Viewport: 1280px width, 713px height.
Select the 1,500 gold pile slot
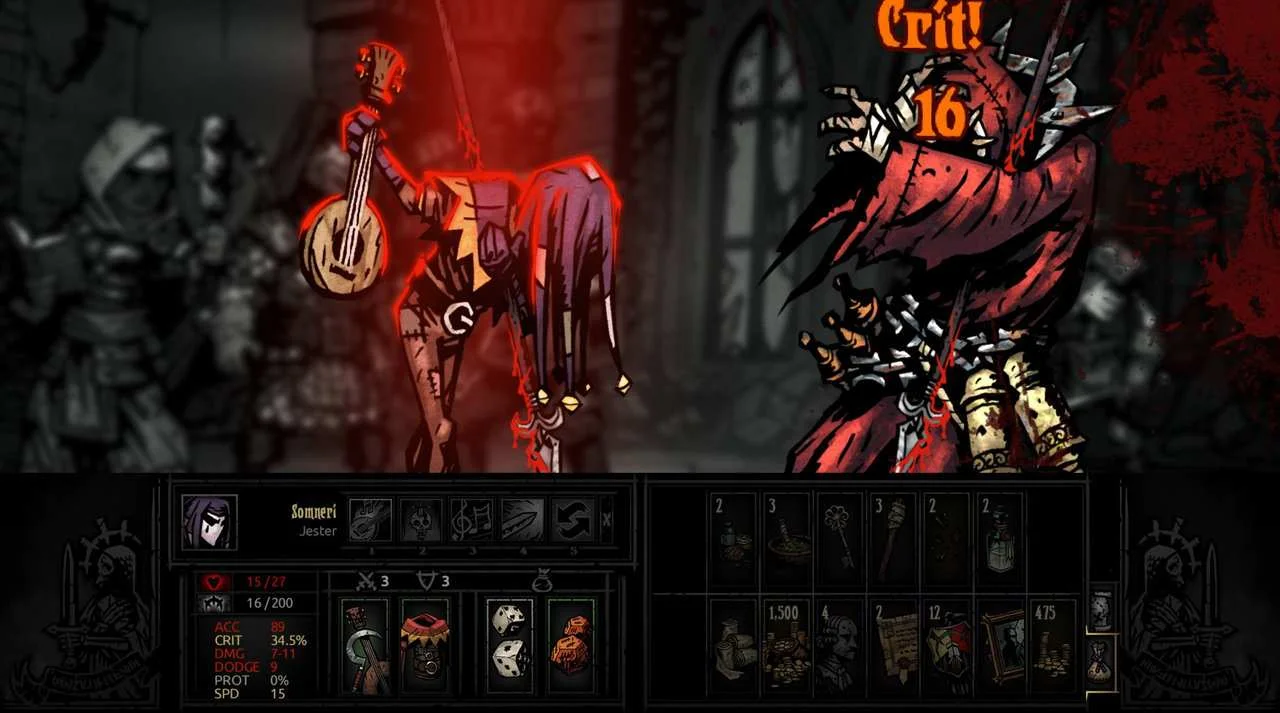pyautogui.click(x=787, y=647)
